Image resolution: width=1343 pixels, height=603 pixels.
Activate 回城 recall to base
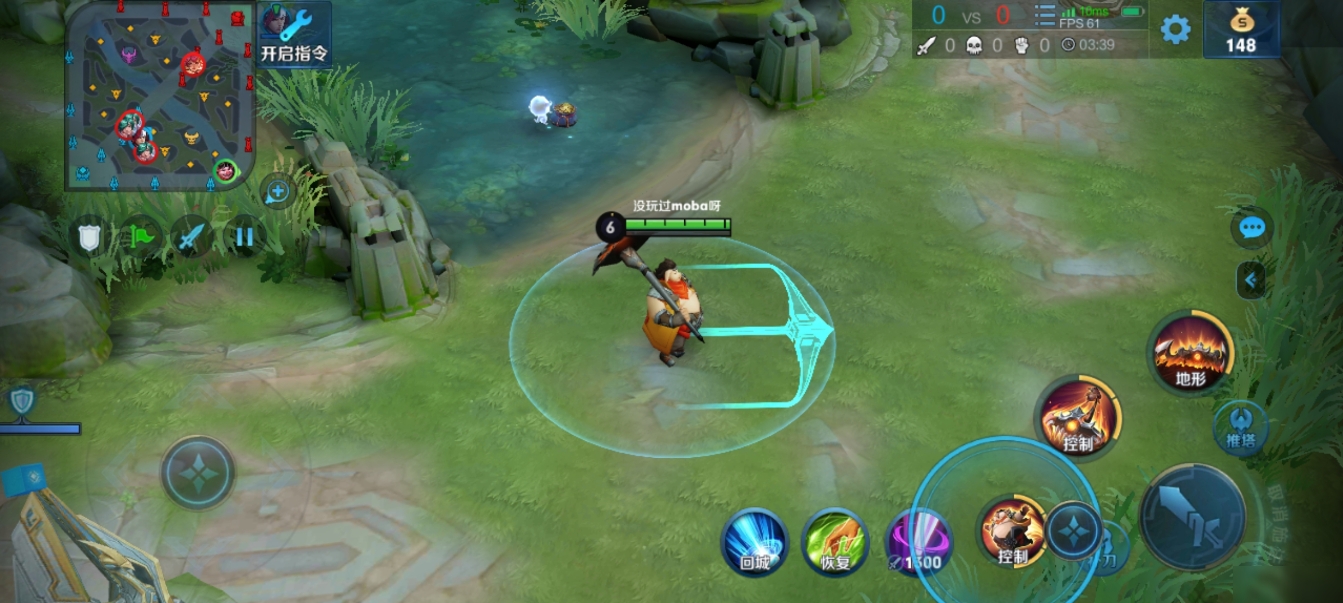(x=755, y=542)
